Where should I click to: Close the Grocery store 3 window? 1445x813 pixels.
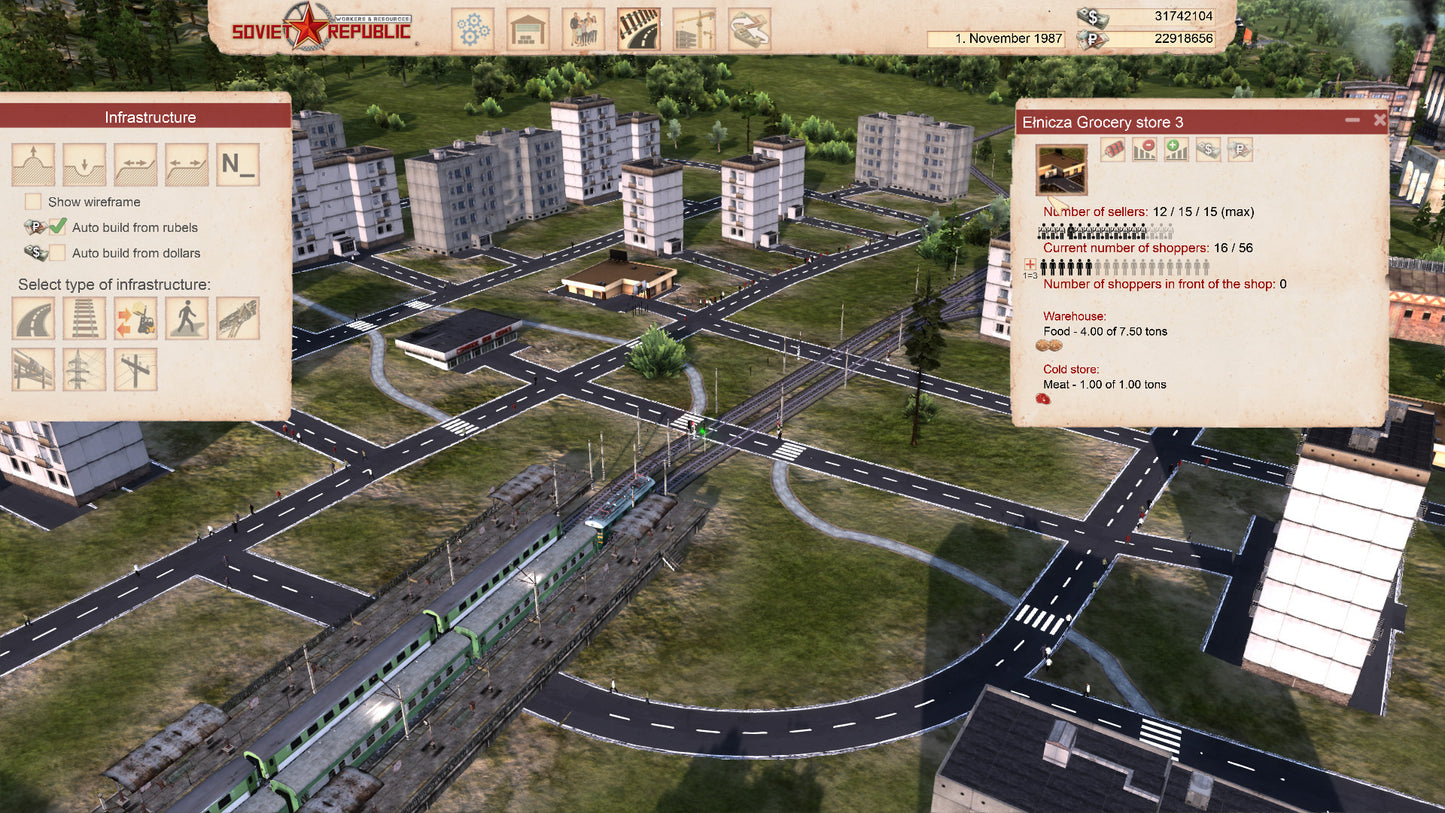[1380, 120]
